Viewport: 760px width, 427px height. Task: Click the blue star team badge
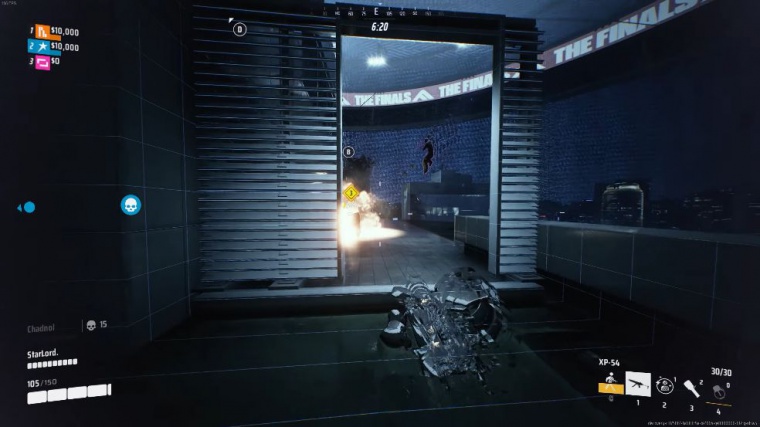click(x=43, y=46)
